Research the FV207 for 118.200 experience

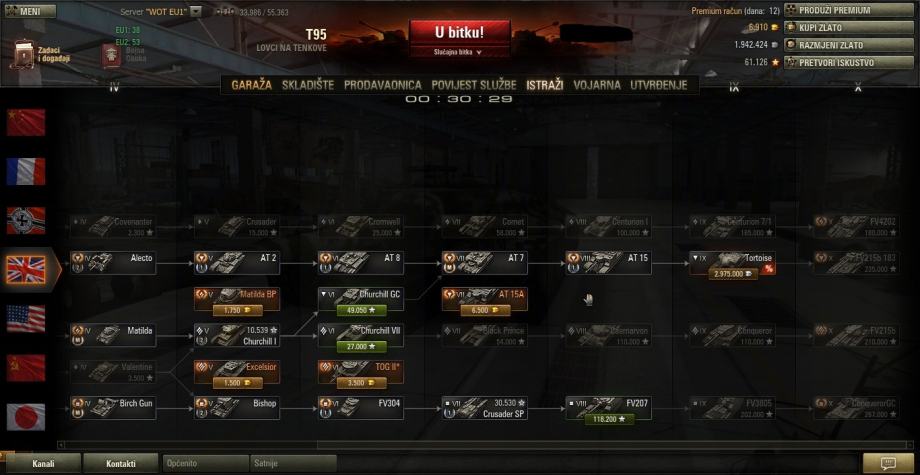point(606,419)
